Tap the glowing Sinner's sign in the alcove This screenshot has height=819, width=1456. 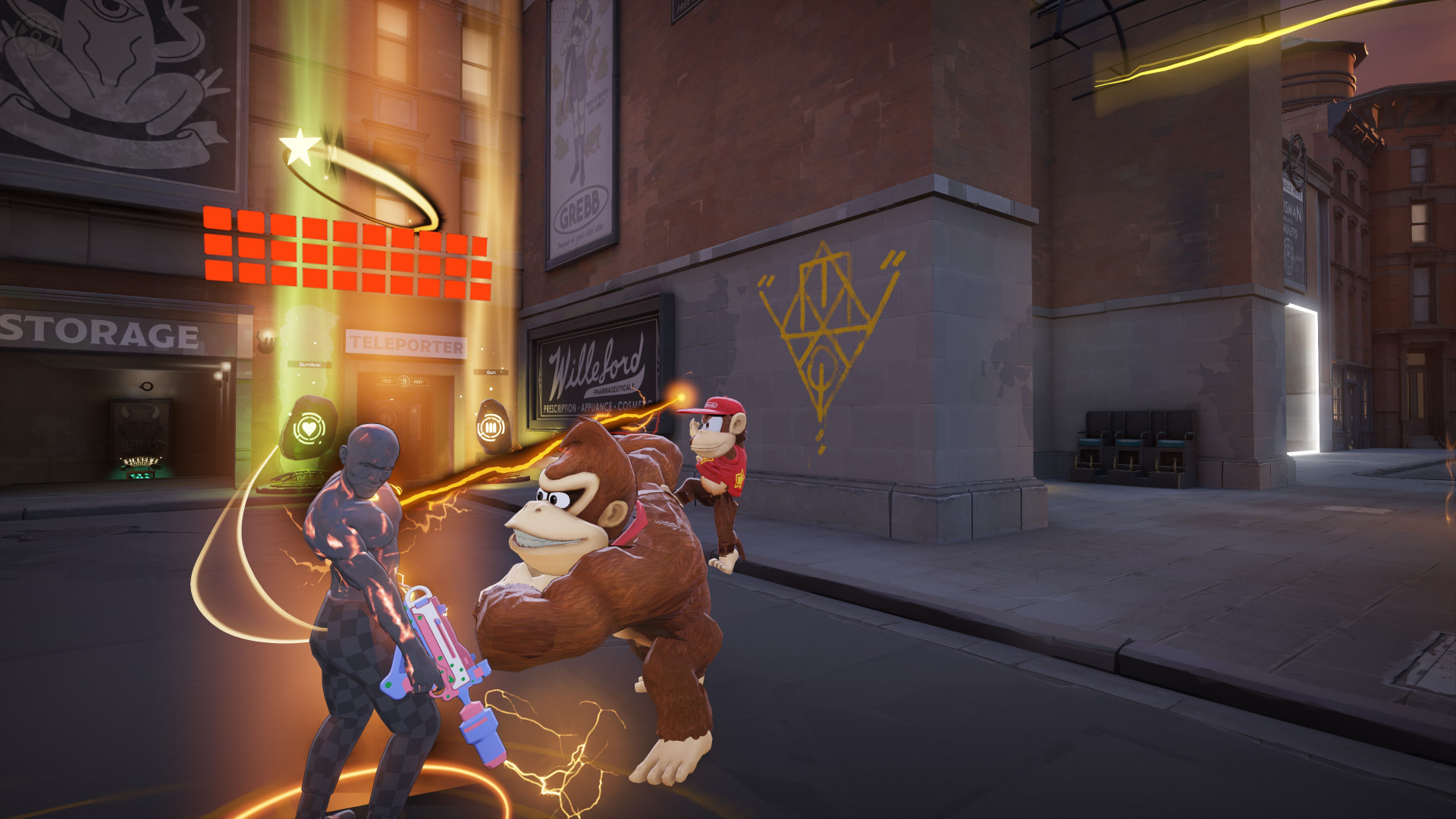[x=142, y=460]
